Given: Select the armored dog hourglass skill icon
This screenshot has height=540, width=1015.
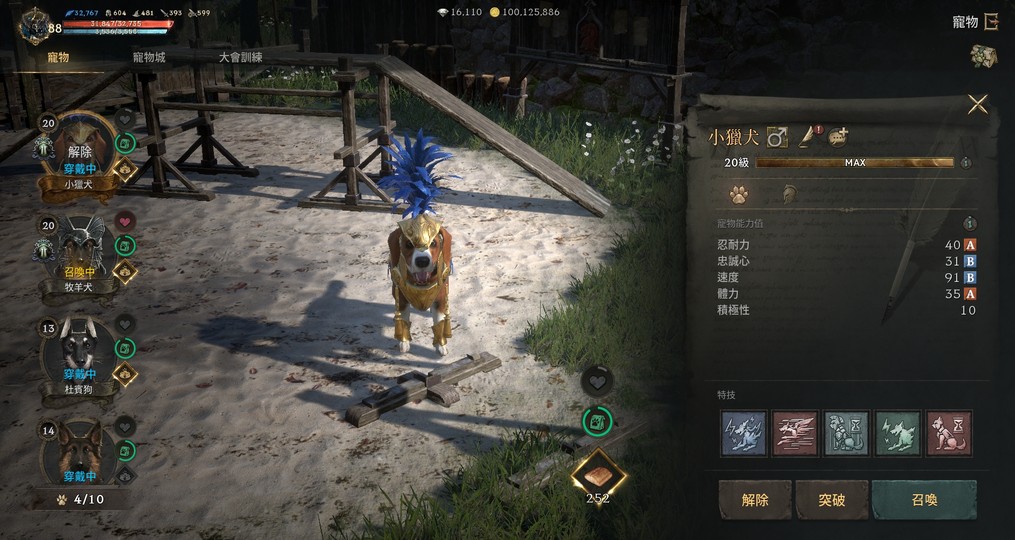Looking at the screenshot, I should [x=846, y=433].
